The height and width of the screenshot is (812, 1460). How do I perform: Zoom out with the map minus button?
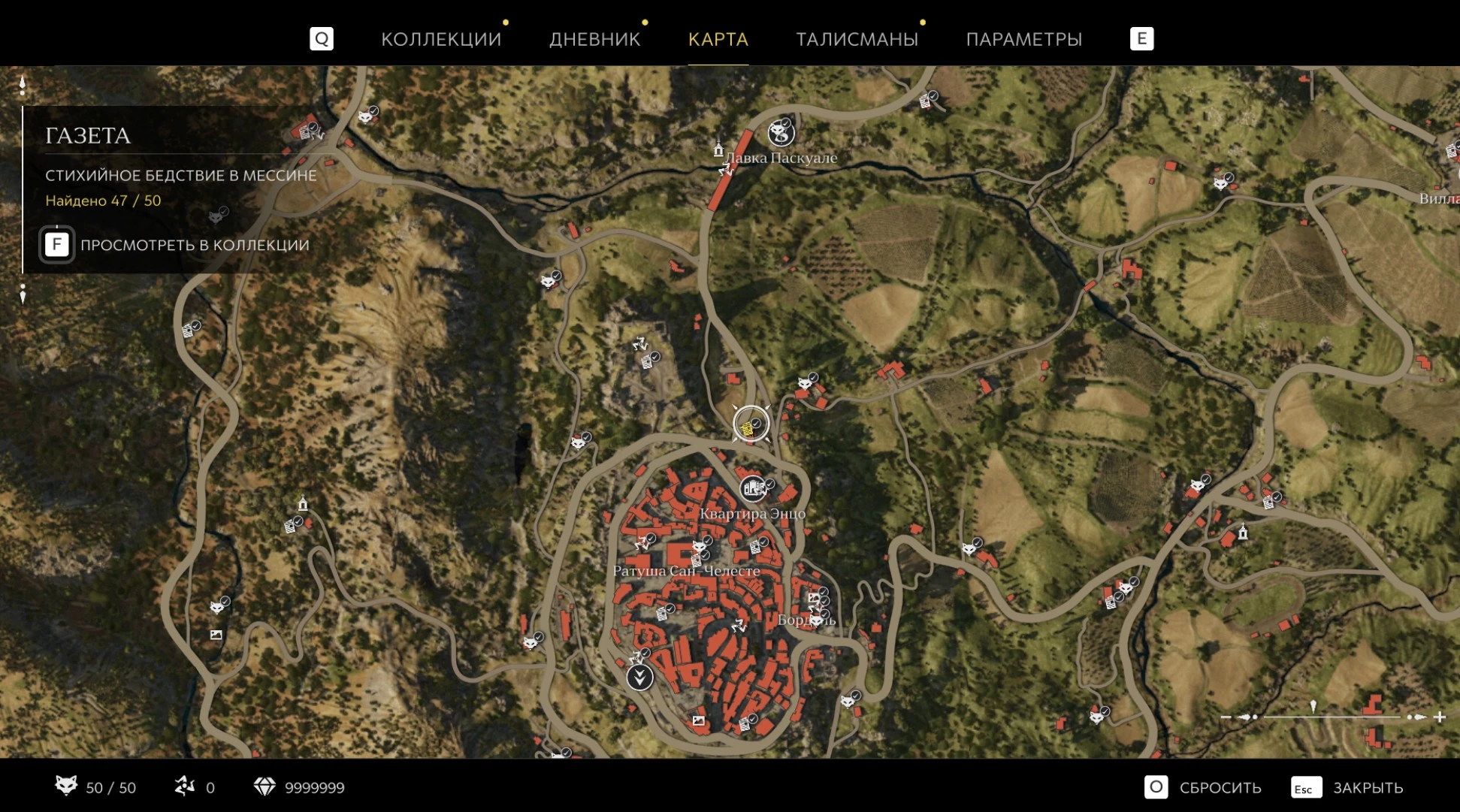1226,717
